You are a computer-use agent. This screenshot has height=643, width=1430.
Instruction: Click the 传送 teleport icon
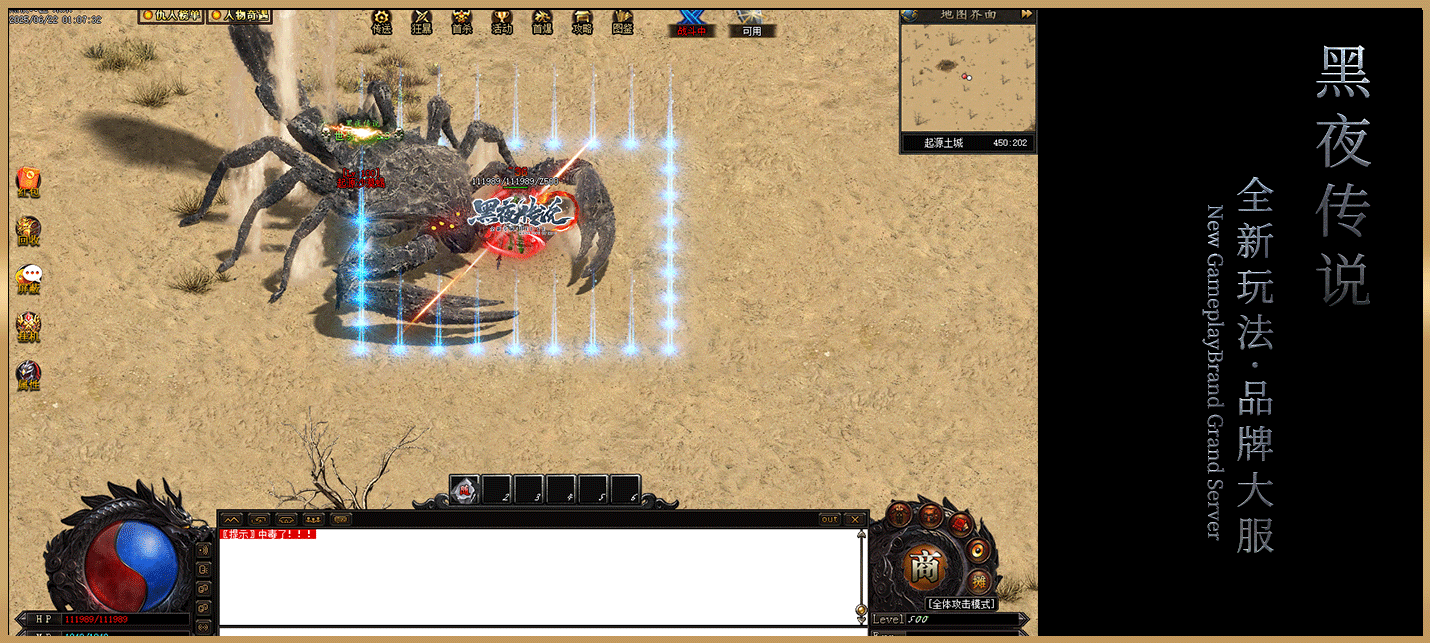[381, 22]
